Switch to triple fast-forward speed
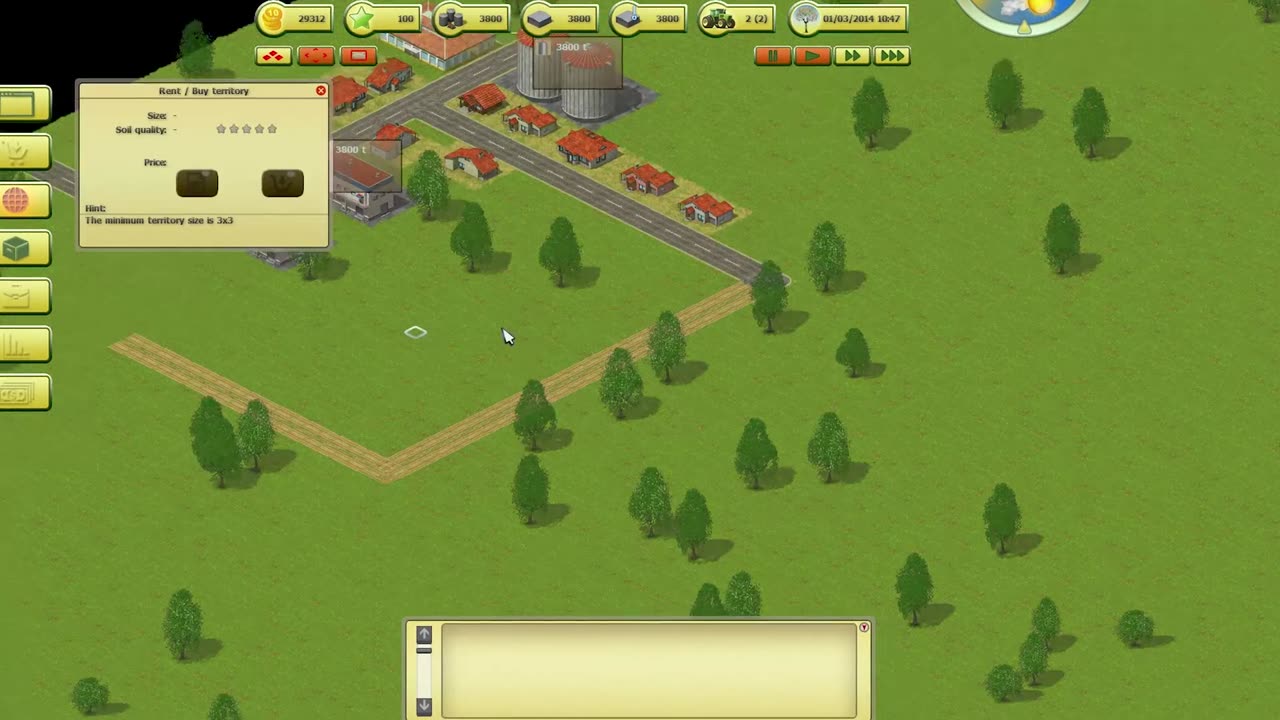This screenshot has width=1280, height=720. point(891,56)
